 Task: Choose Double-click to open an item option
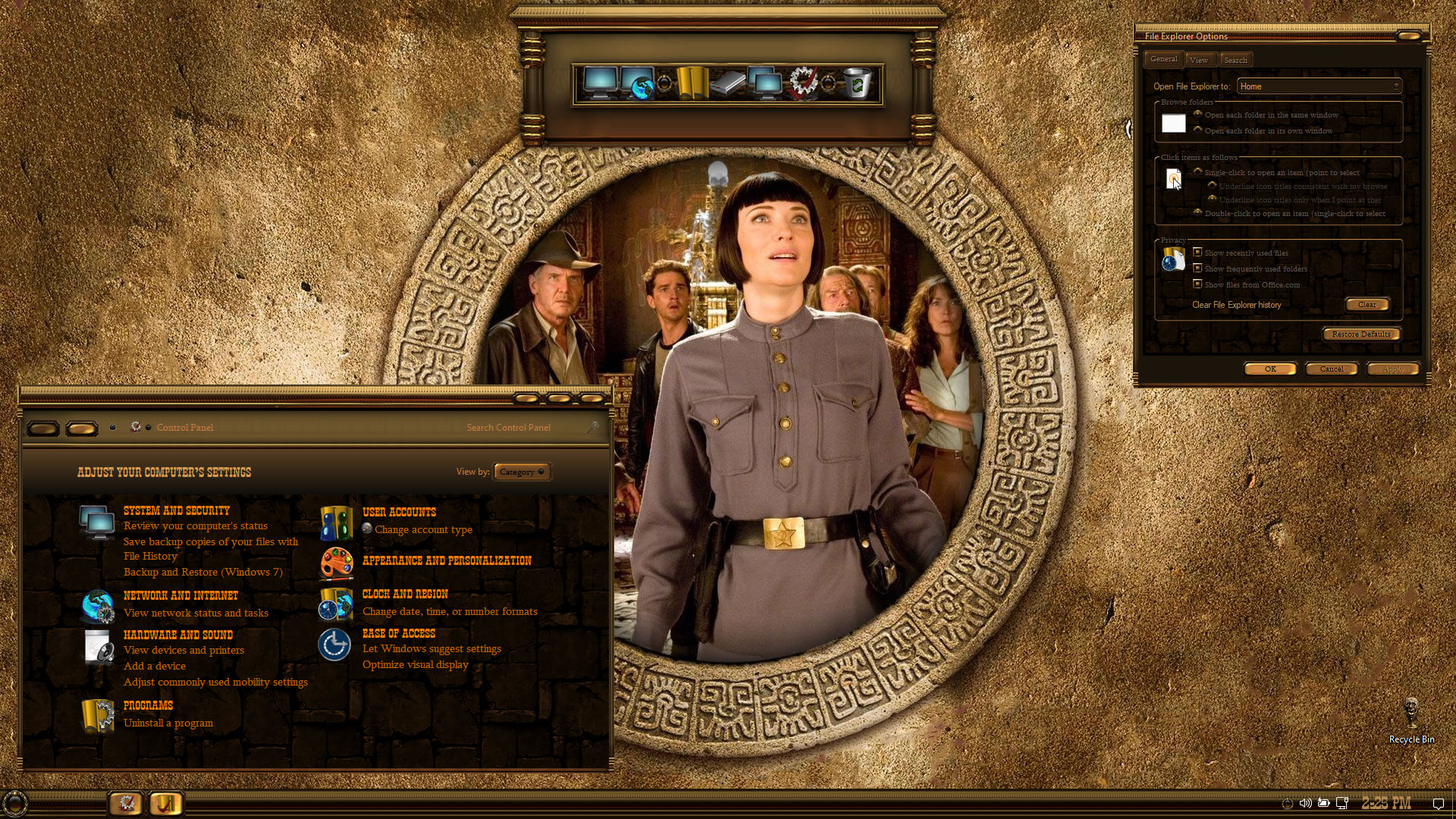[1198, 213]
